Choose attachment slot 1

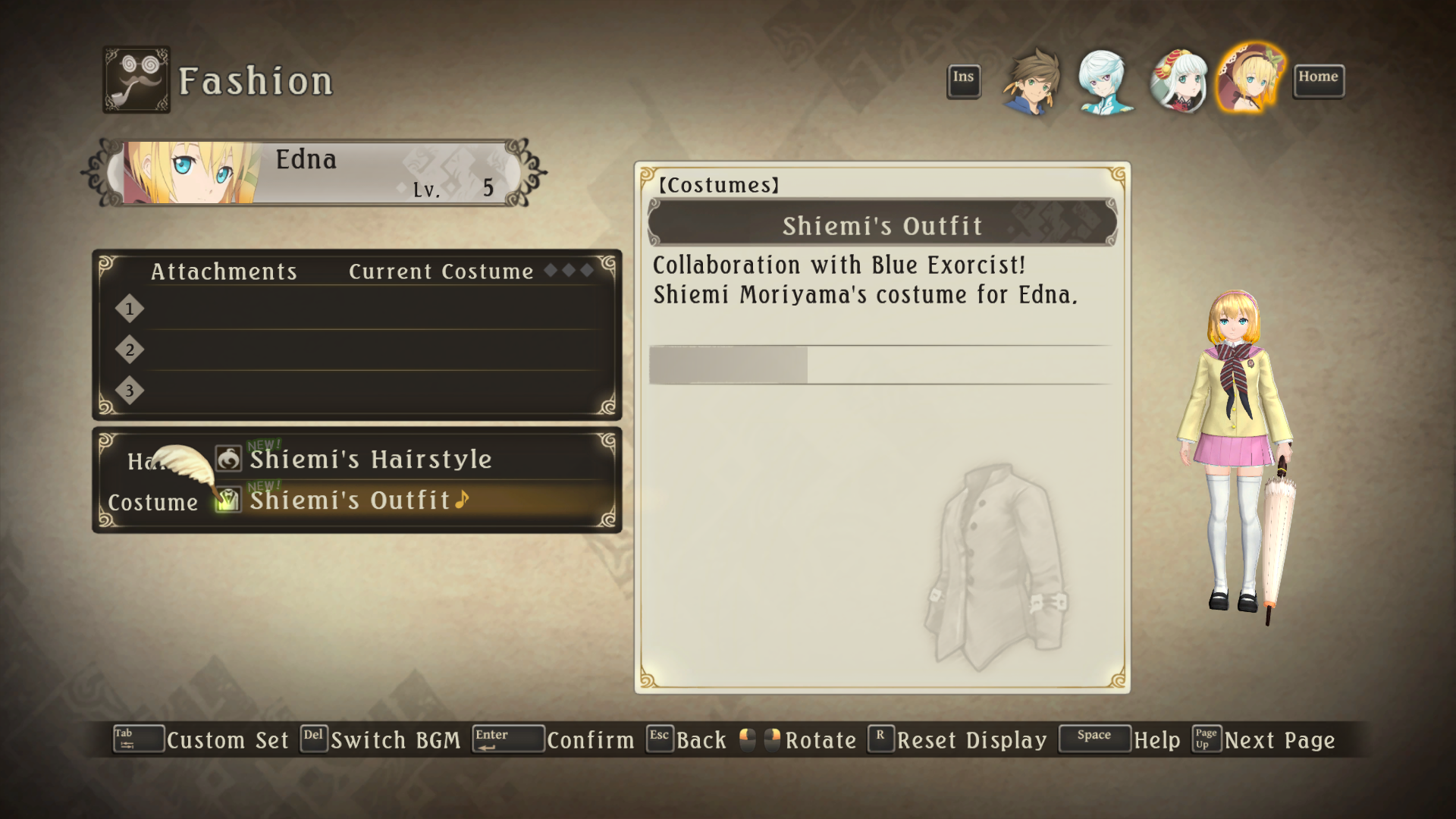click(364, 309)
